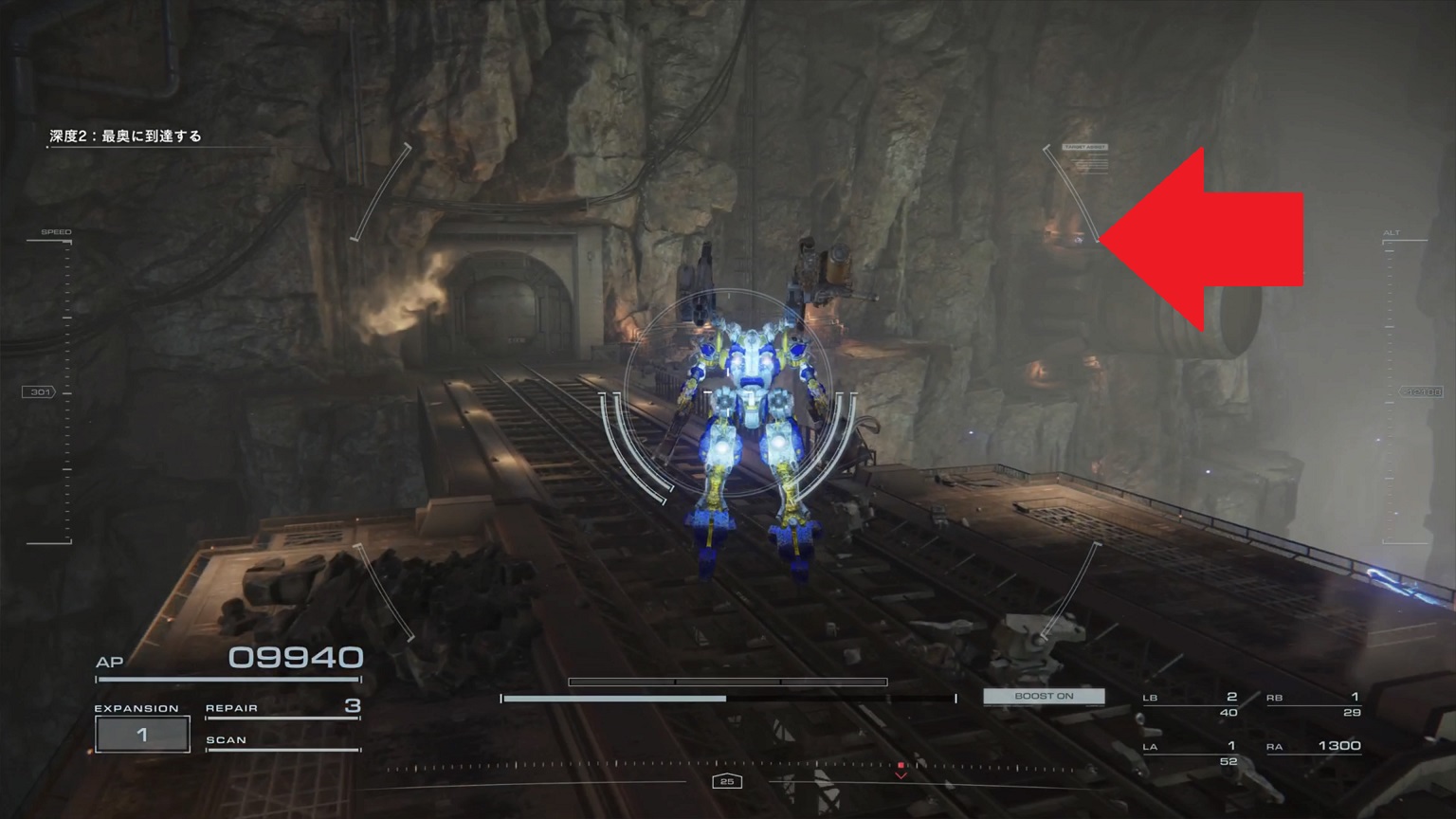Use the REPAIR kit indicator
The width and height of the screenshot is (1456, 819).
[282, 707]
